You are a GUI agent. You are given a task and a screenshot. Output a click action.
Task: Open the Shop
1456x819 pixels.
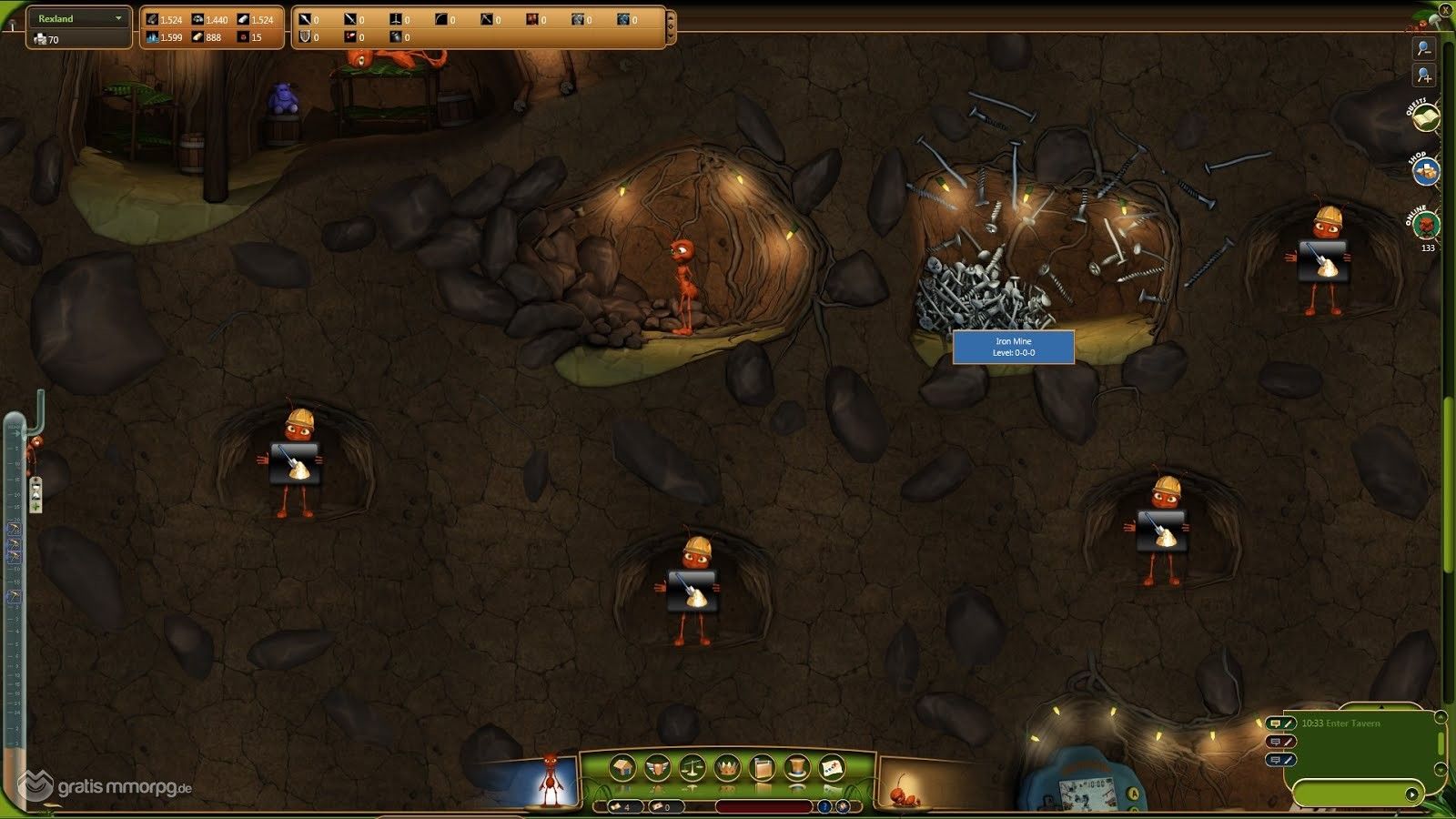click(1425, 170)
